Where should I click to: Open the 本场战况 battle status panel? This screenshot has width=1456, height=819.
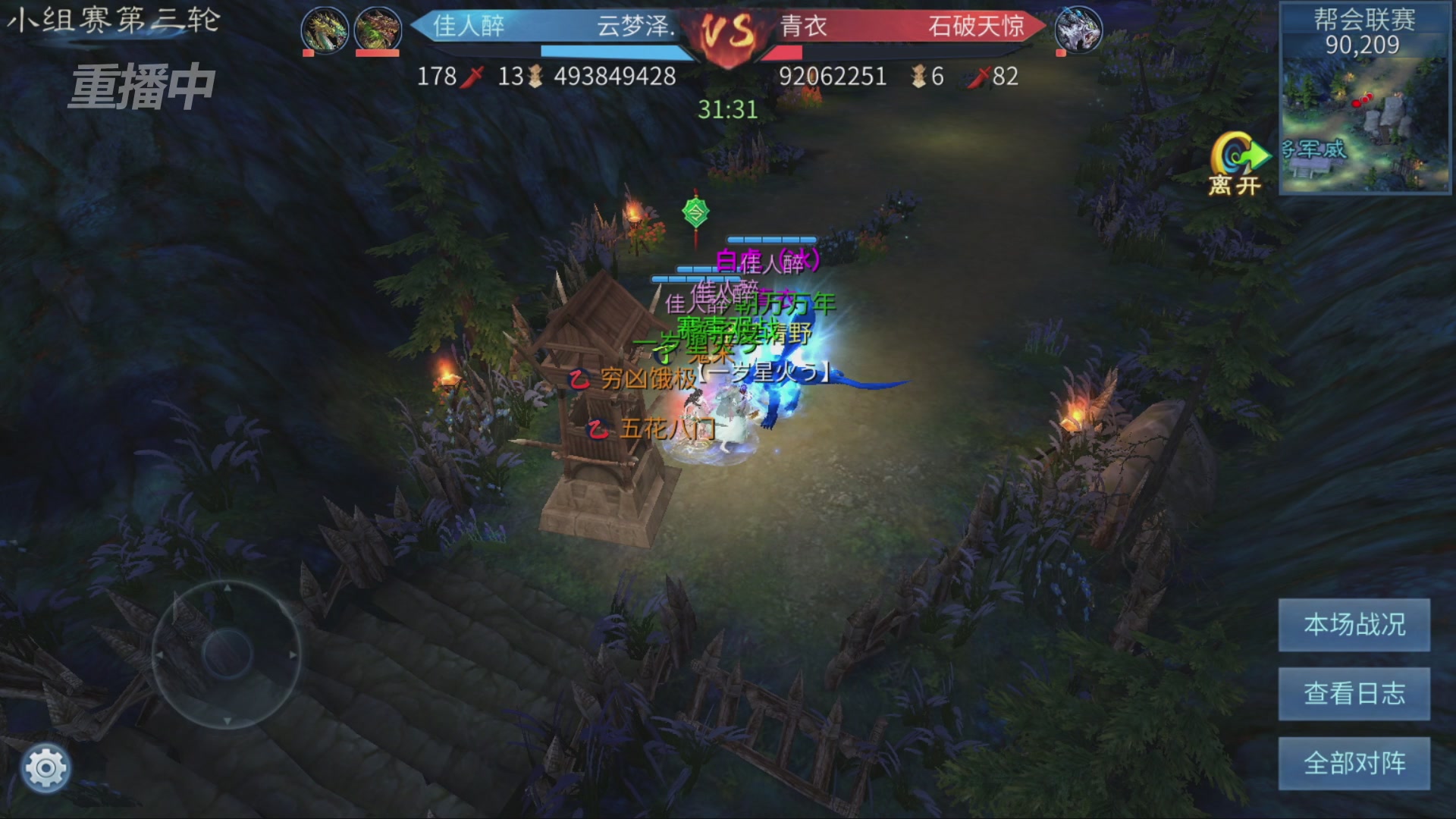tap(1354, 624)
